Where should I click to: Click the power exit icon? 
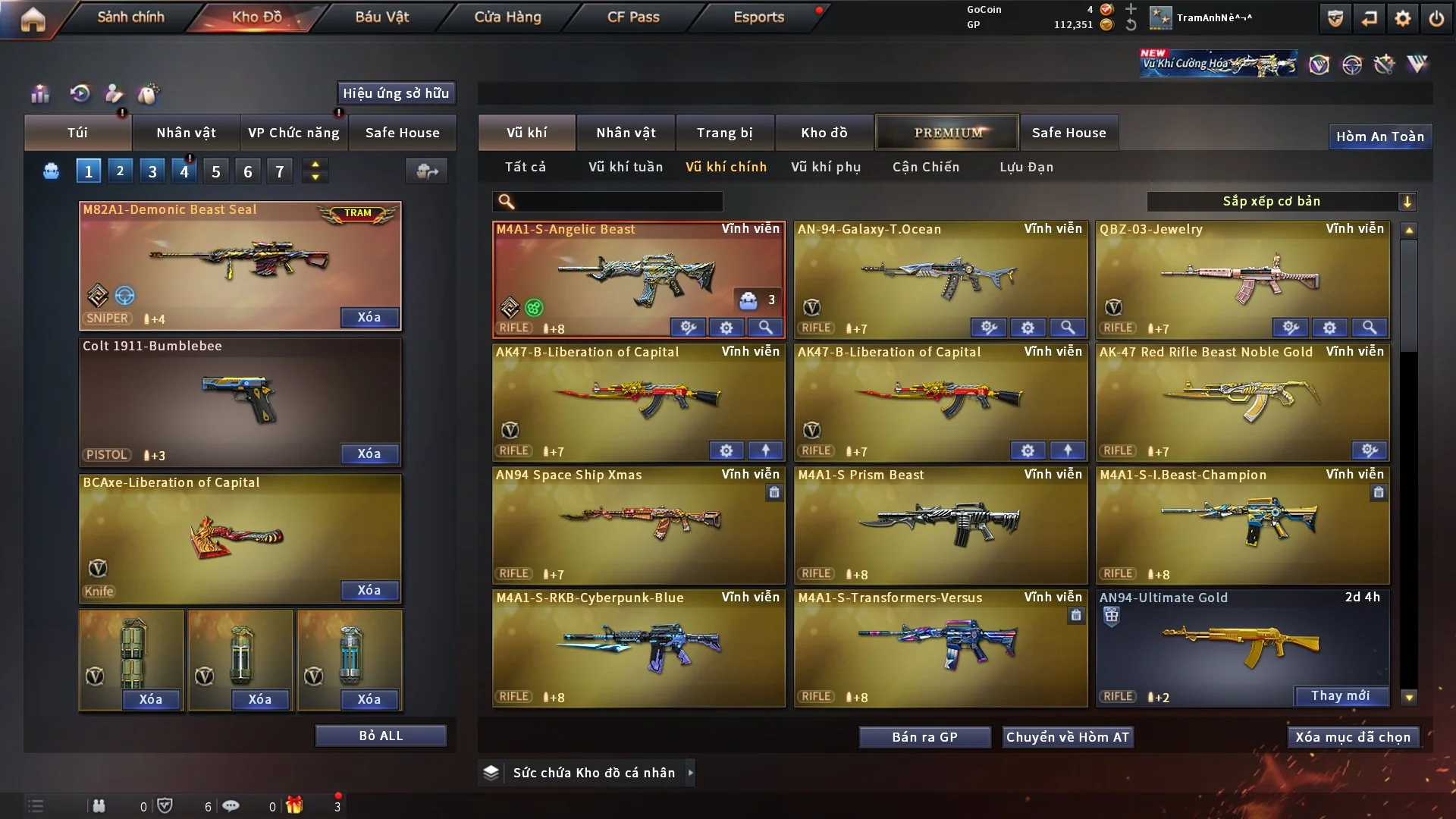point(1436,18)
